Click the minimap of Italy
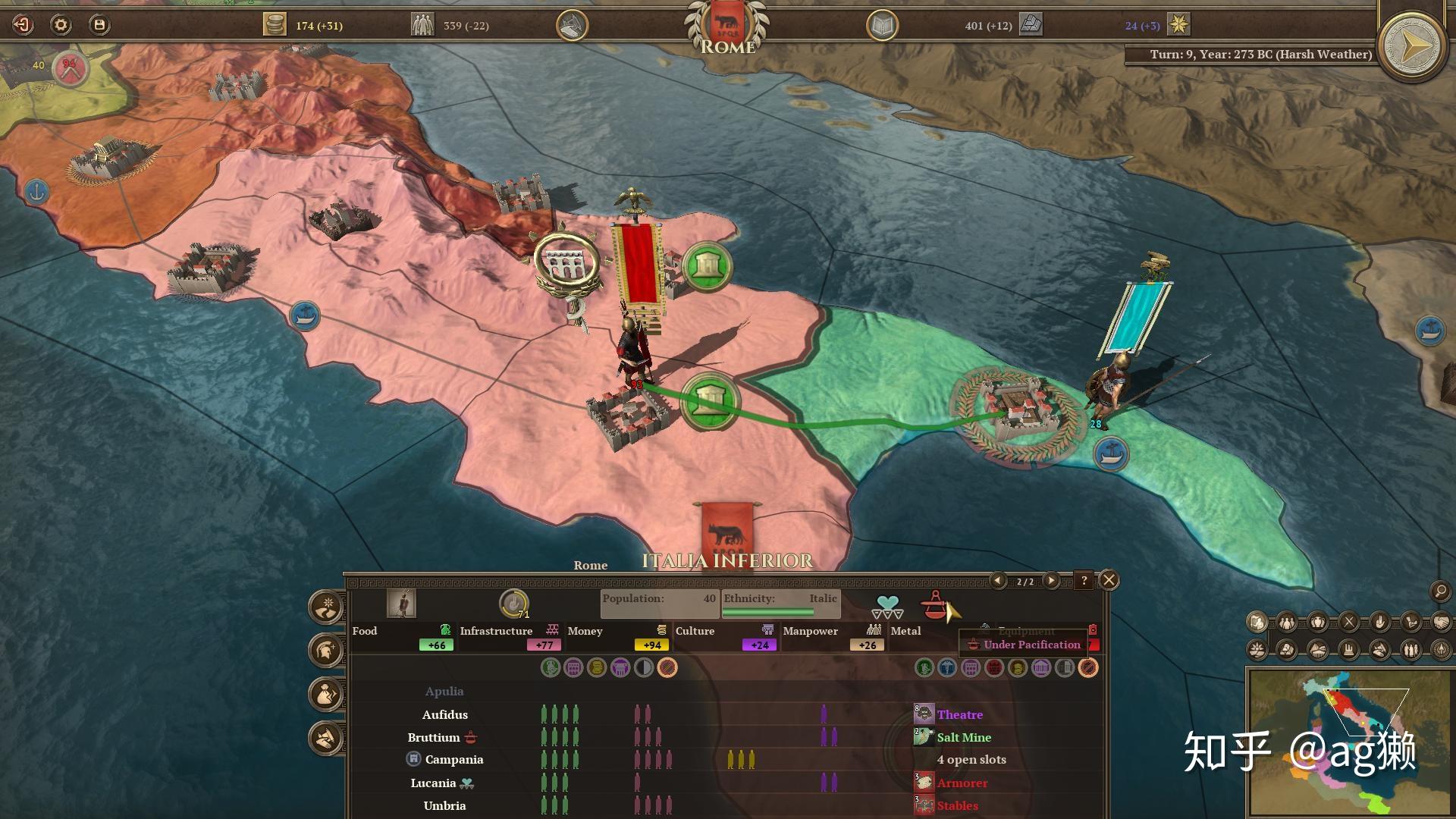 pyautogui.click(x=1348, y=741)
